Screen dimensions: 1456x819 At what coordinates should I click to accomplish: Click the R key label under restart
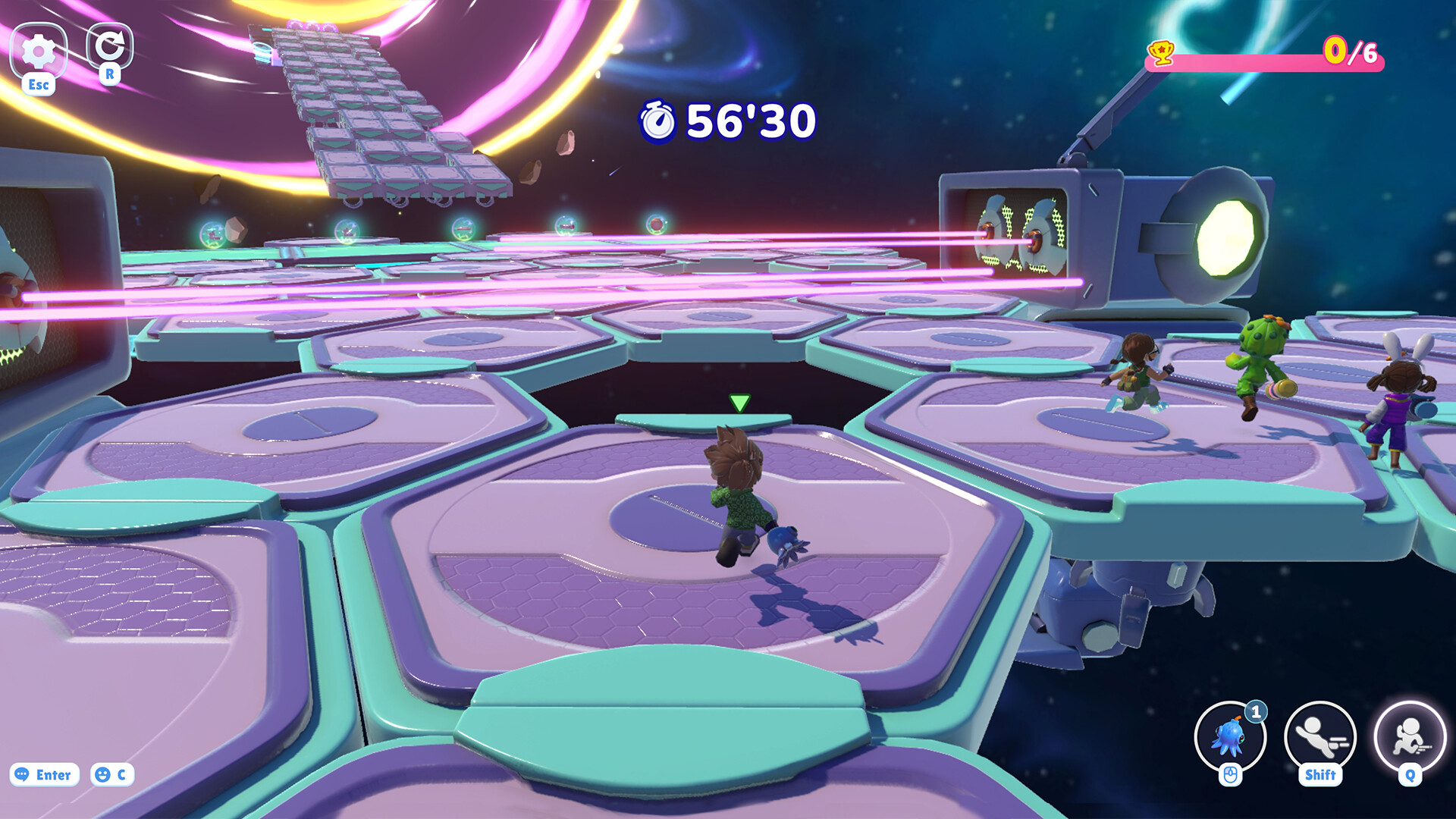(111, 76)
